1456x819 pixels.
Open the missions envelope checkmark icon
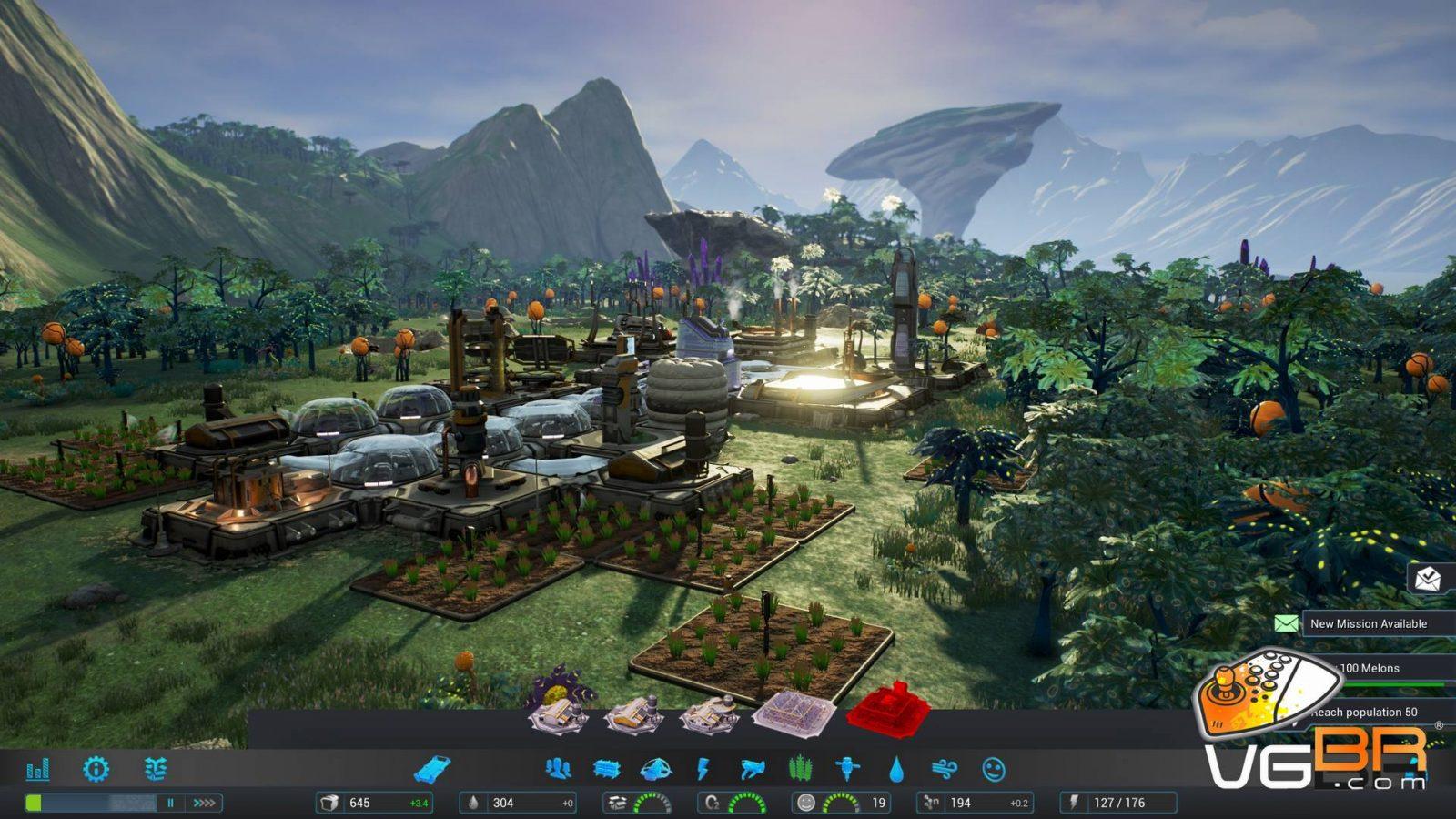tap(1429, 577)
